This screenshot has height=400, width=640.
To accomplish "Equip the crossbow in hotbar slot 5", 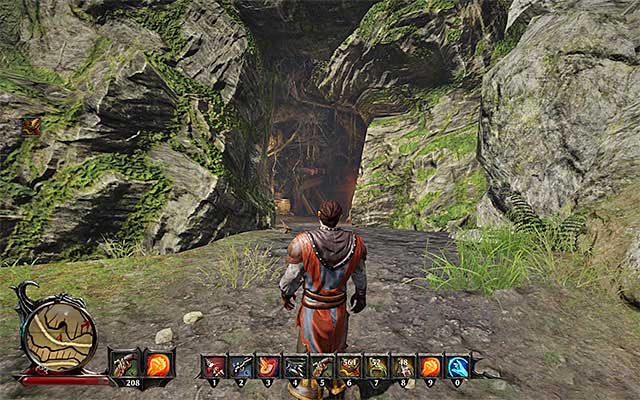I will (x=322, y=366).
